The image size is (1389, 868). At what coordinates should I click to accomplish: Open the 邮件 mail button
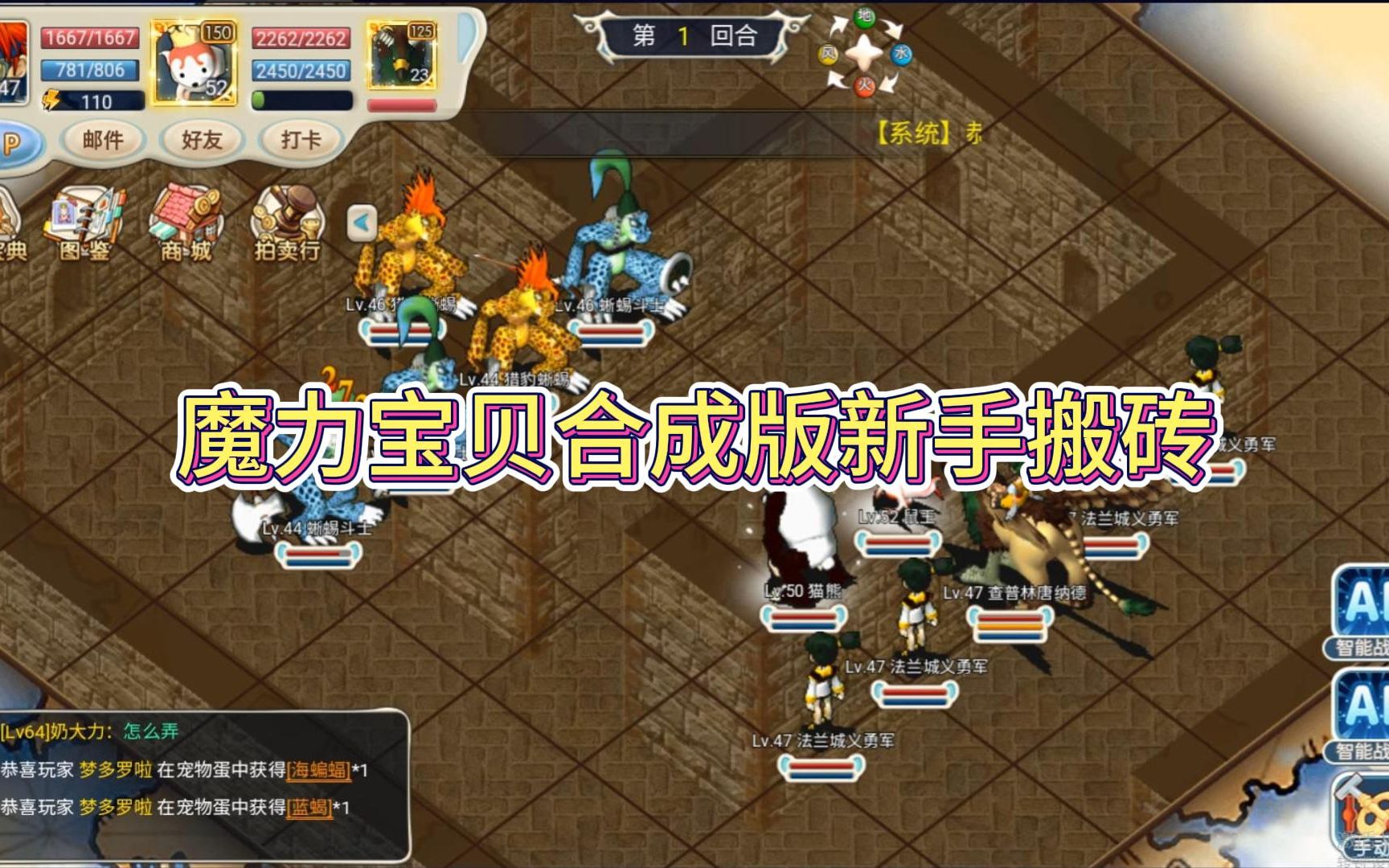click(x=103, y=140)
